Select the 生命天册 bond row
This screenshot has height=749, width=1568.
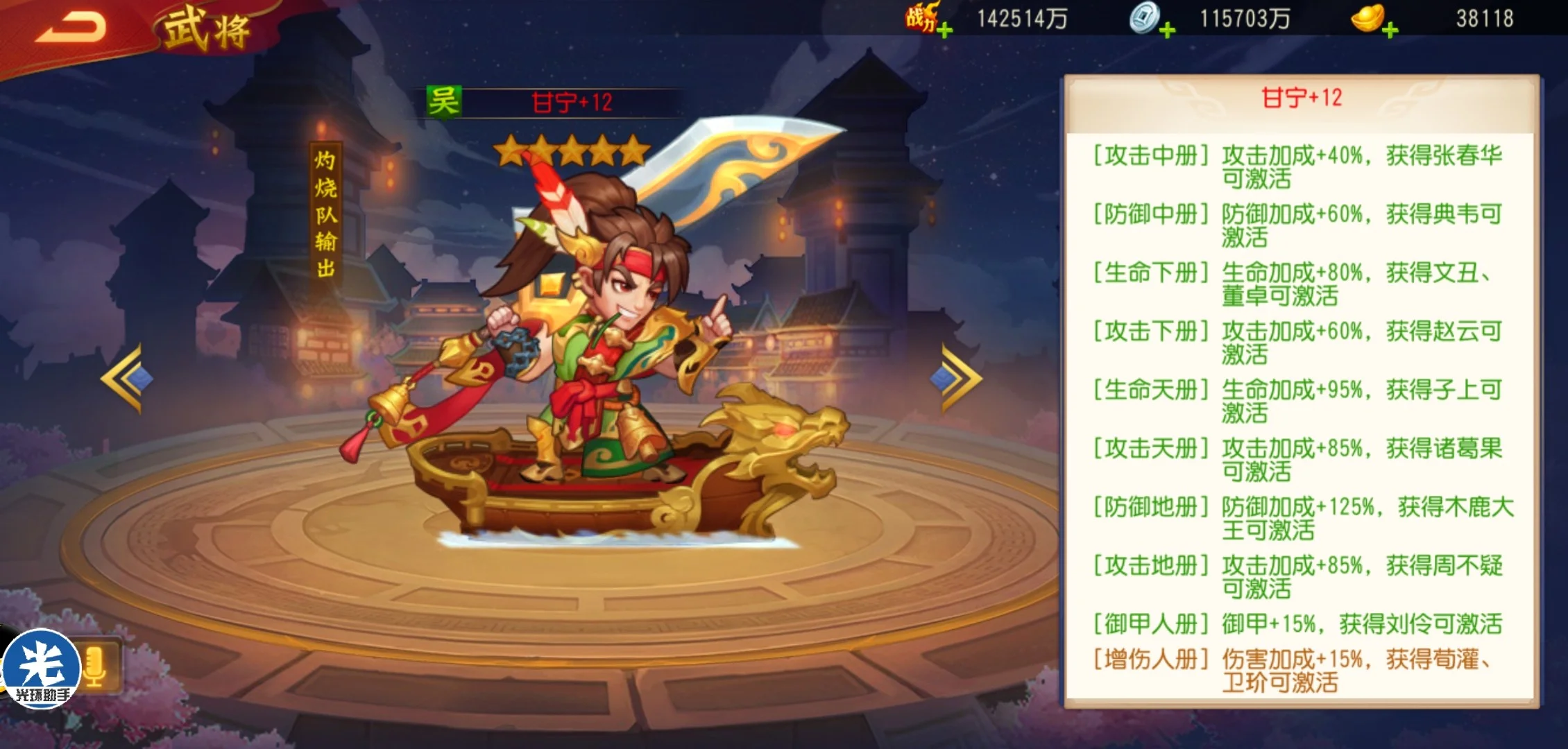click(1299, 401)
